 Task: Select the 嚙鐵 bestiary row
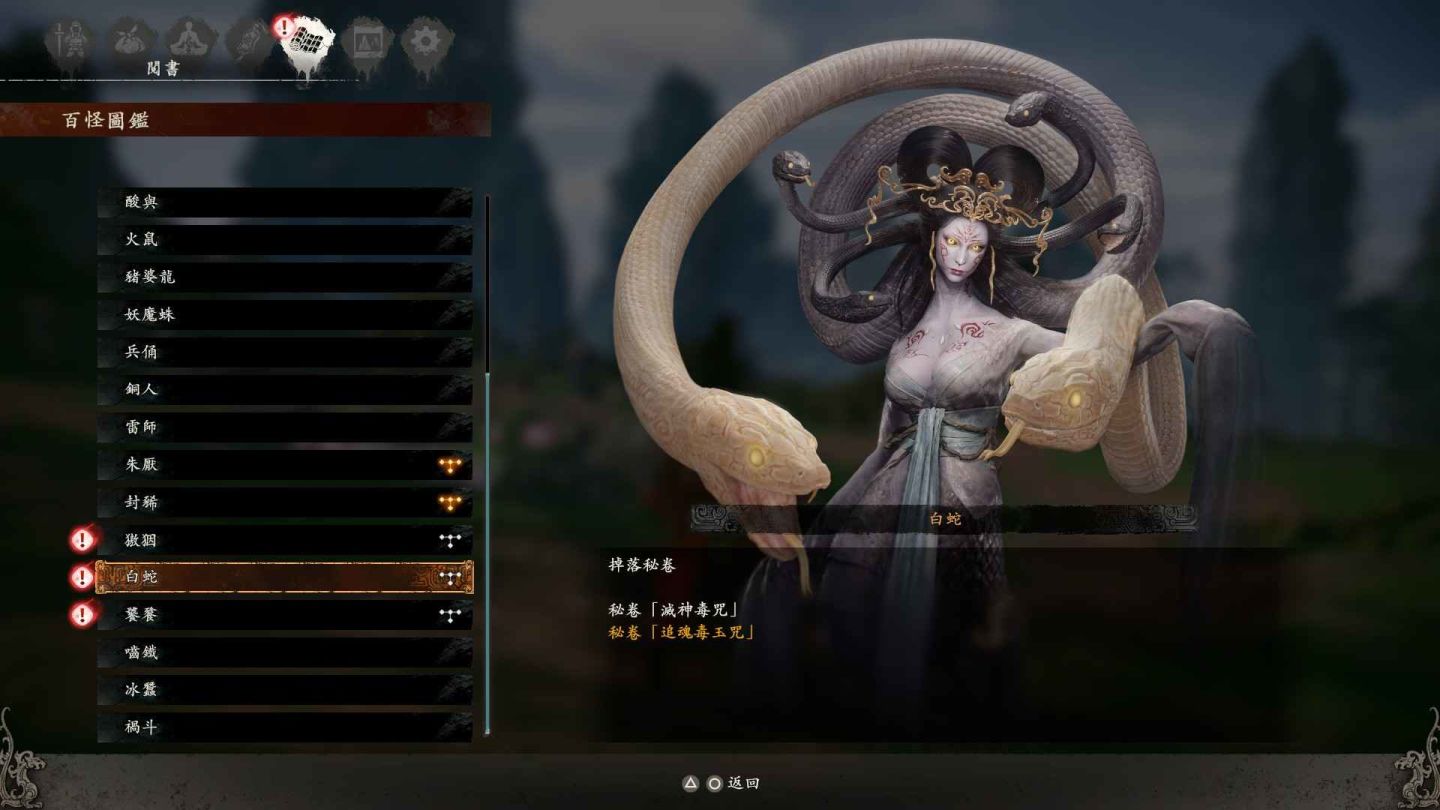pos(285,652)
